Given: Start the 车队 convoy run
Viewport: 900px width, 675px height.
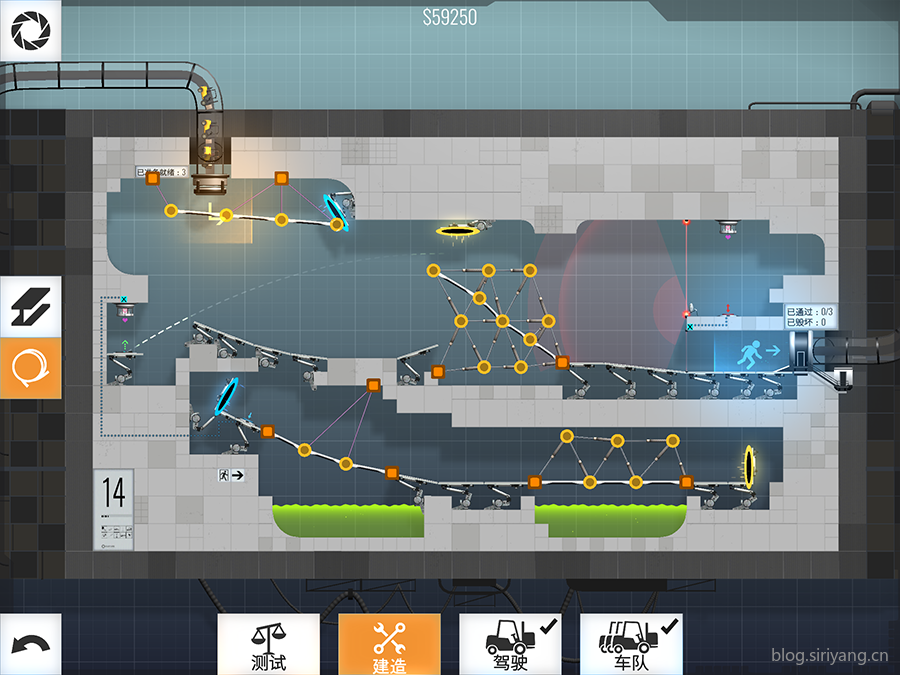Looking at the screenshot, I should 631,644.
